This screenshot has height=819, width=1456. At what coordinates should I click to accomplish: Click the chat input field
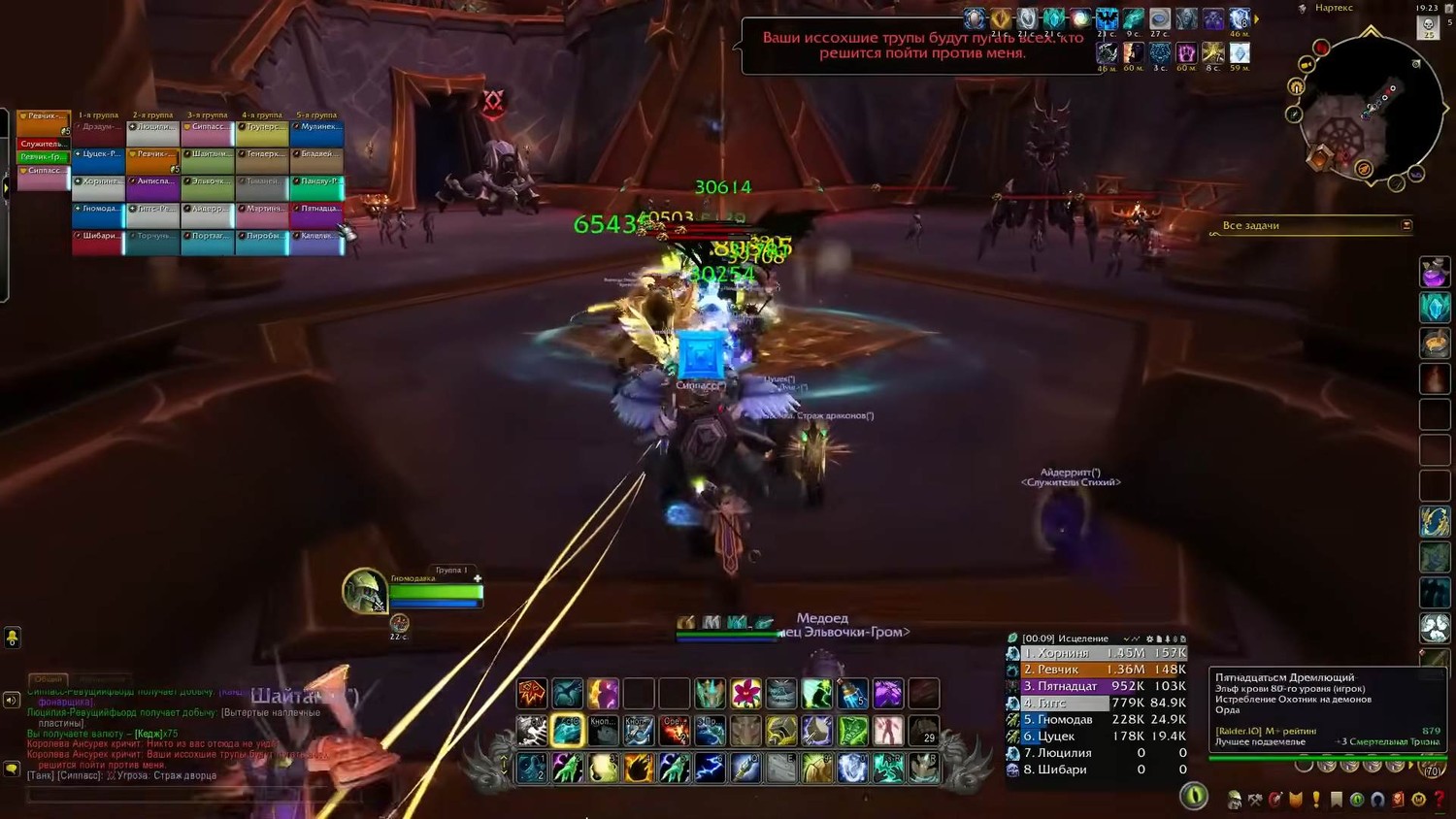point(194,796)
